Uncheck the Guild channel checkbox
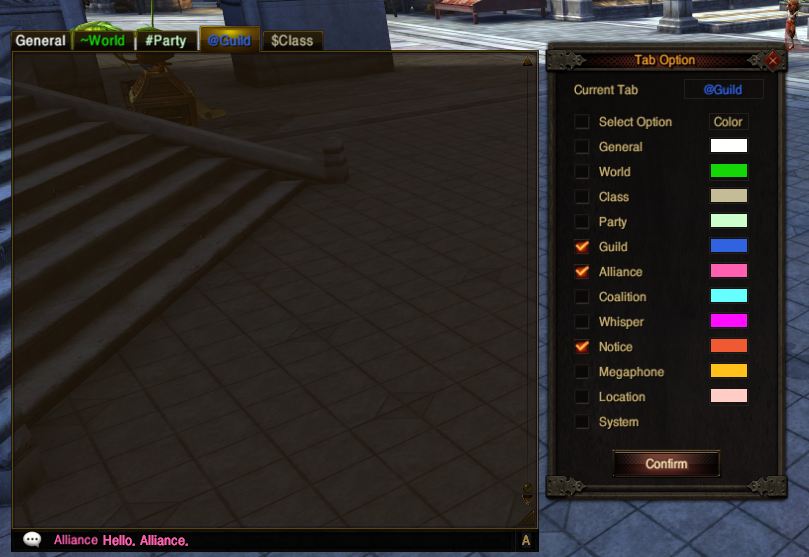 coord(582,247)
